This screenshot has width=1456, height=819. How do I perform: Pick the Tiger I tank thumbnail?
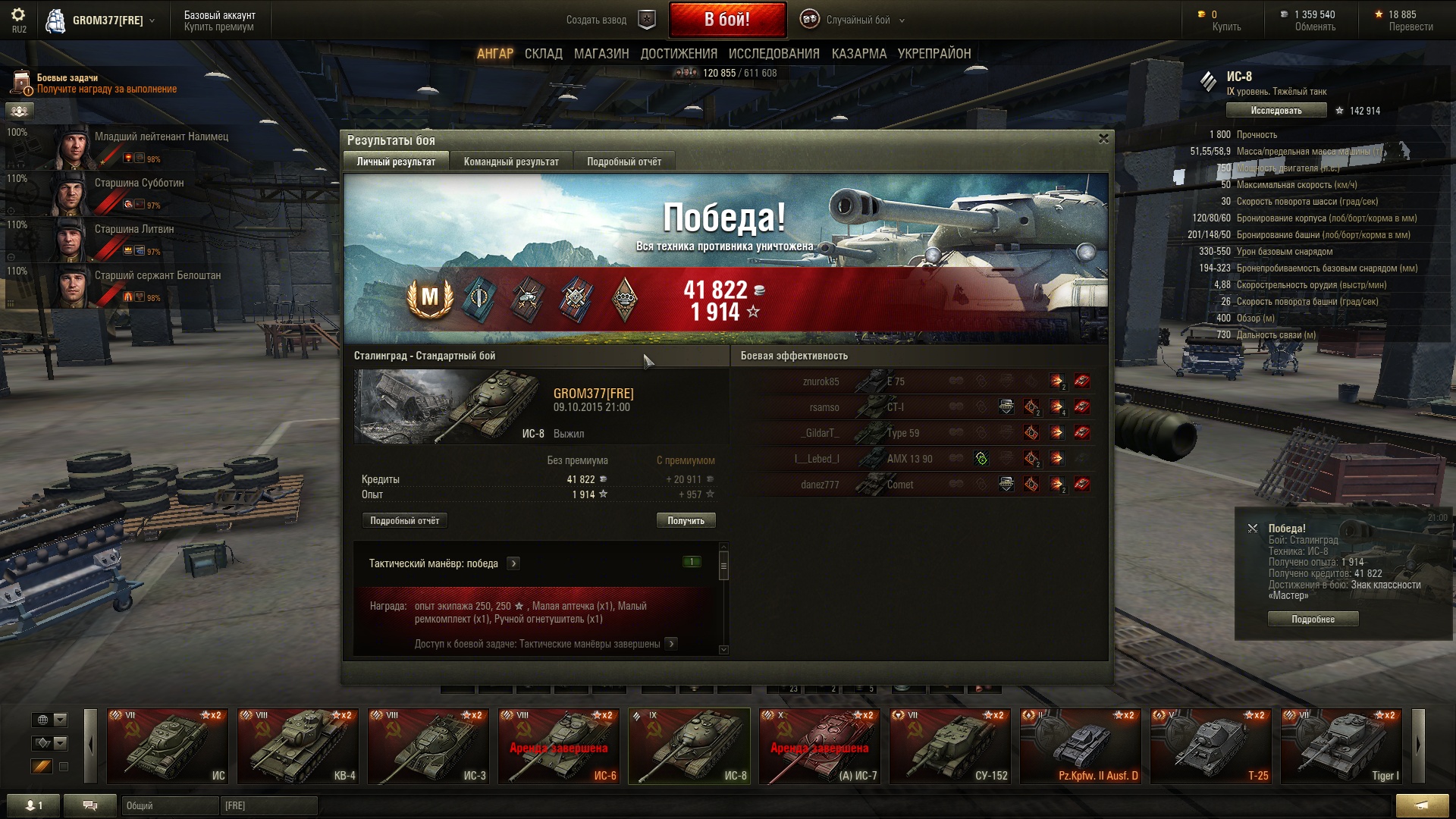pyautogui.click(x=1341, y=746)
